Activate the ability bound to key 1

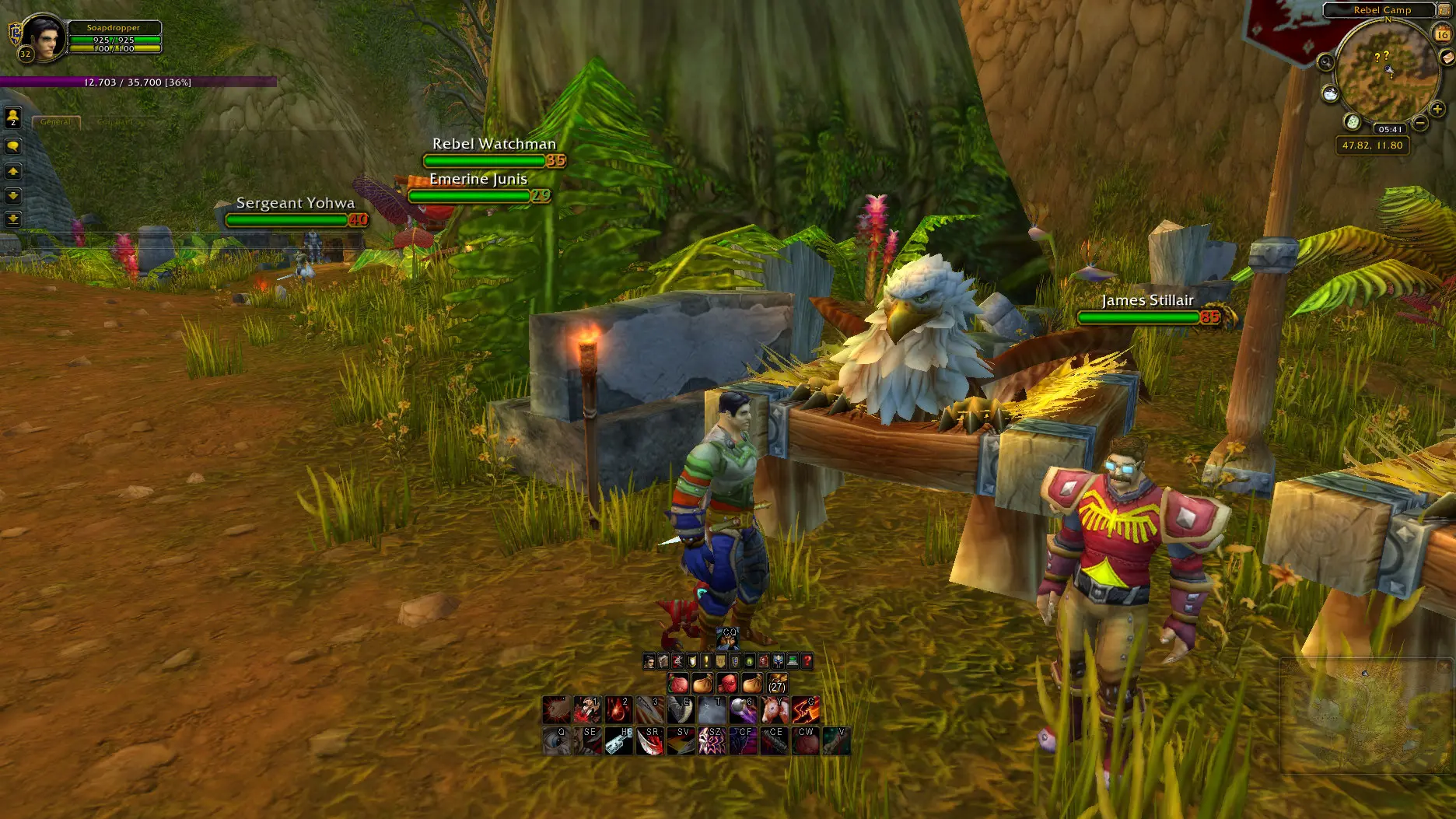coord(587,709)
